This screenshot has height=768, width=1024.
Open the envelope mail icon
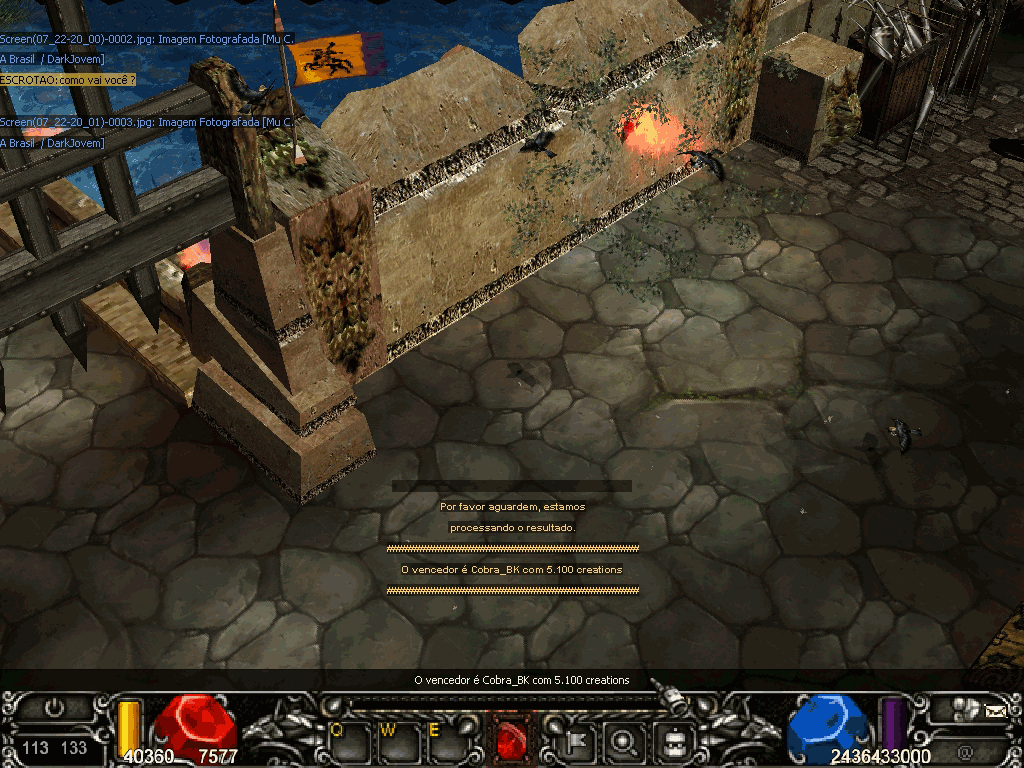[995, 711]
